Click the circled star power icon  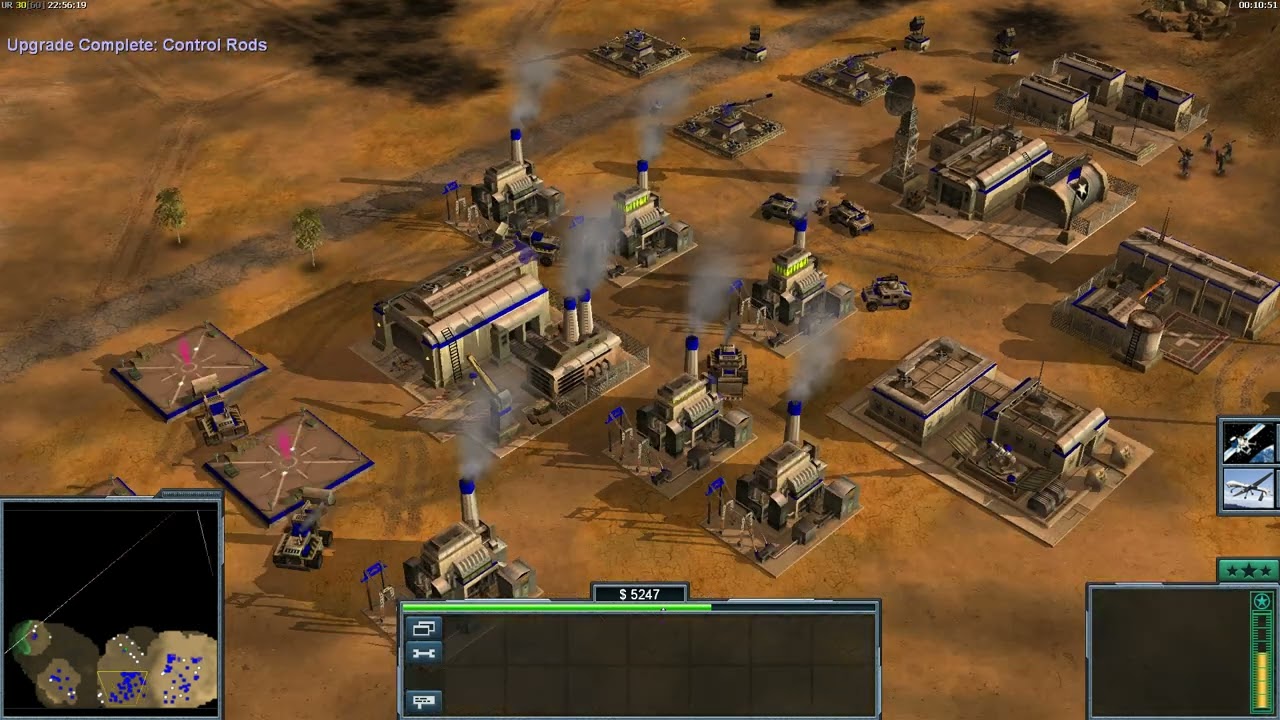[x=1262, y=601]
